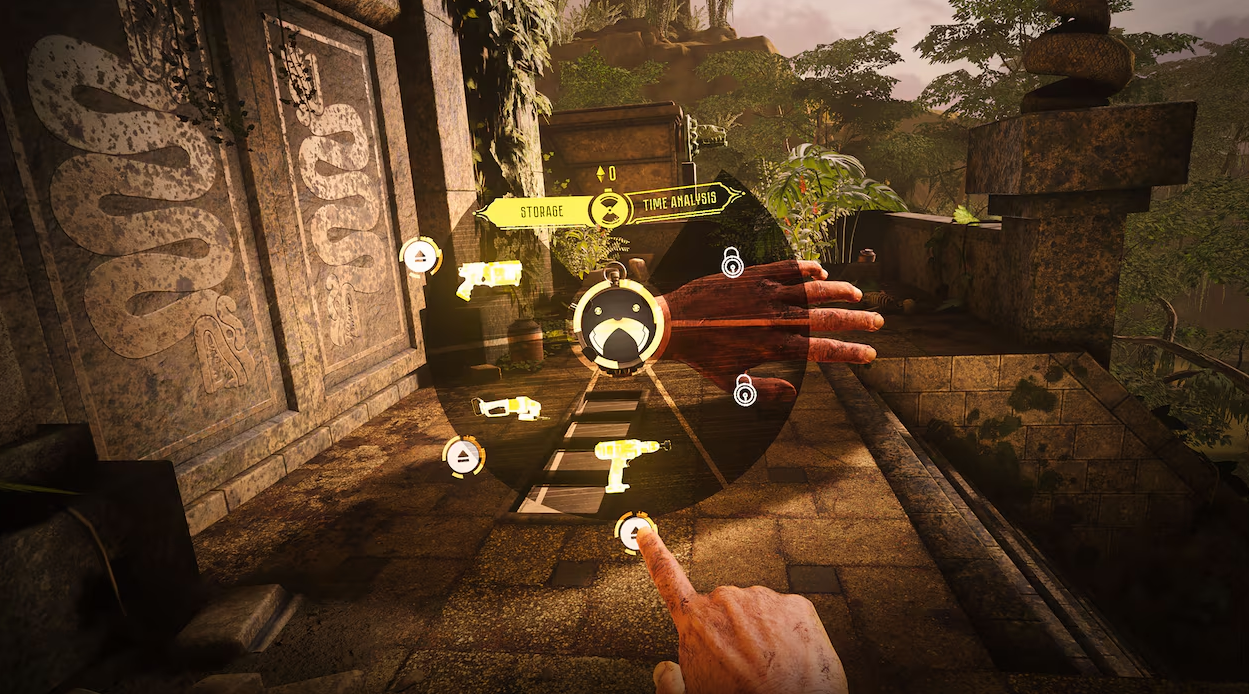The height and width of the screenshot is (694, 1249).
Task: Eject the reciprocating saw from storage
Action: 463,456
